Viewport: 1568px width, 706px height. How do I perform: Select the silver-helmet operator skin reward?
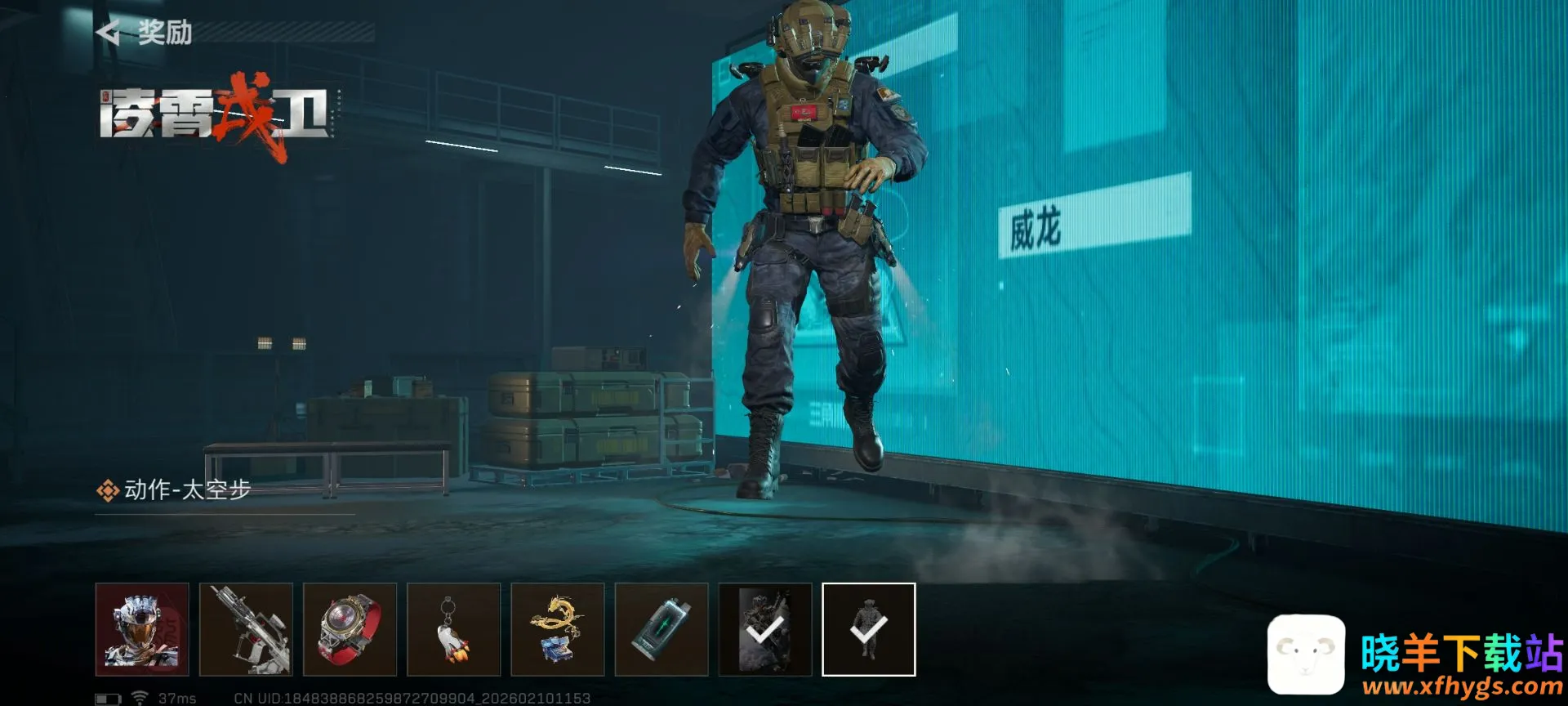tap(142, 629)
